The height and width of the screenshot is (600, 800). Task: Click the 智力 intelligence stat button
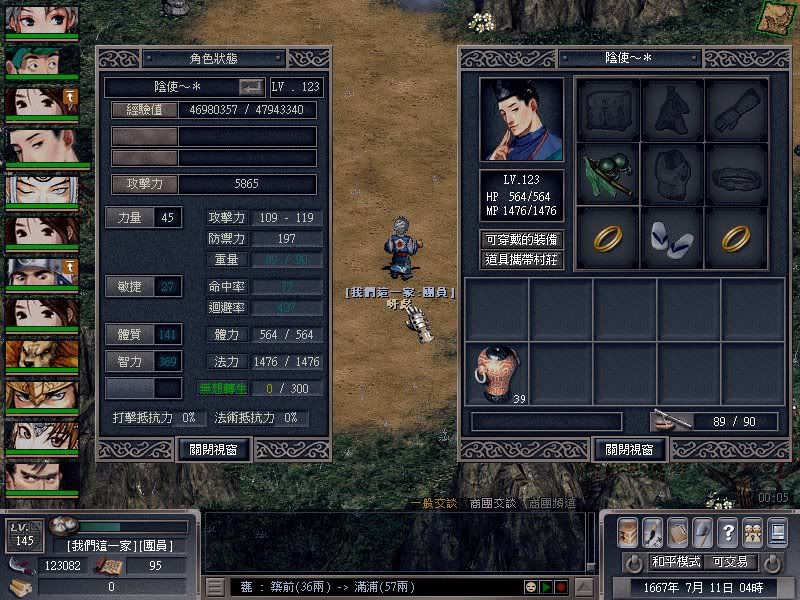click(128, 360)
